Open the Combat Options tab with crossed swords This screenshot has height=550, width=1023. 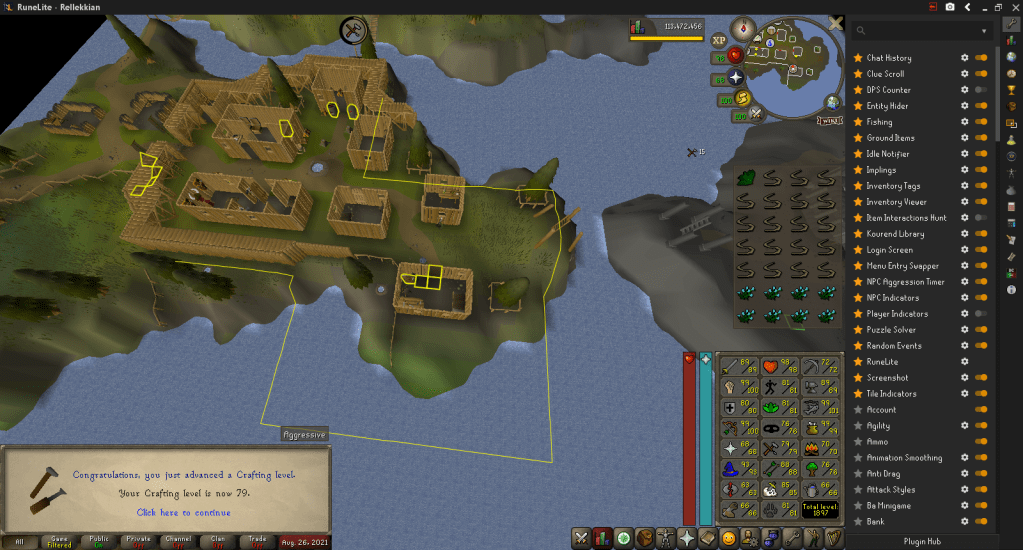(582, 538)
